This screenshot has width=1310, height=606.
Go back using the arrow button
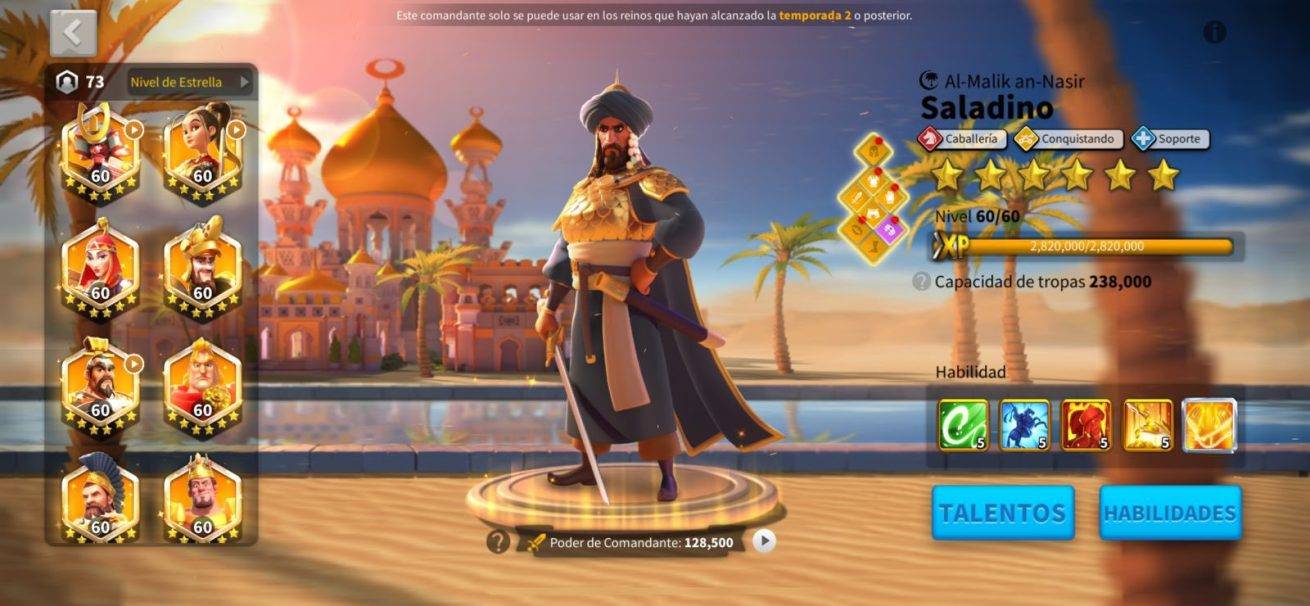(72, 33)
